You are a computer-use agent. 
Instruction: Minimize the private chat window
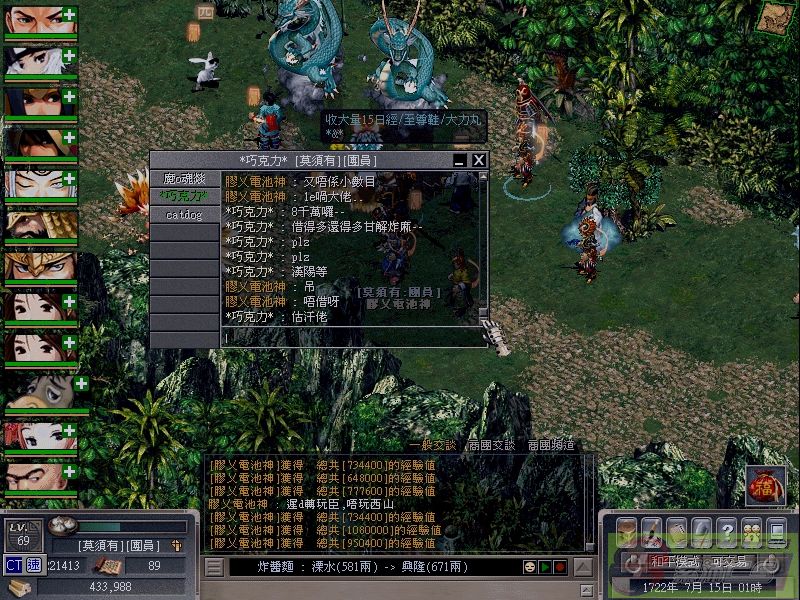point(460,160)
